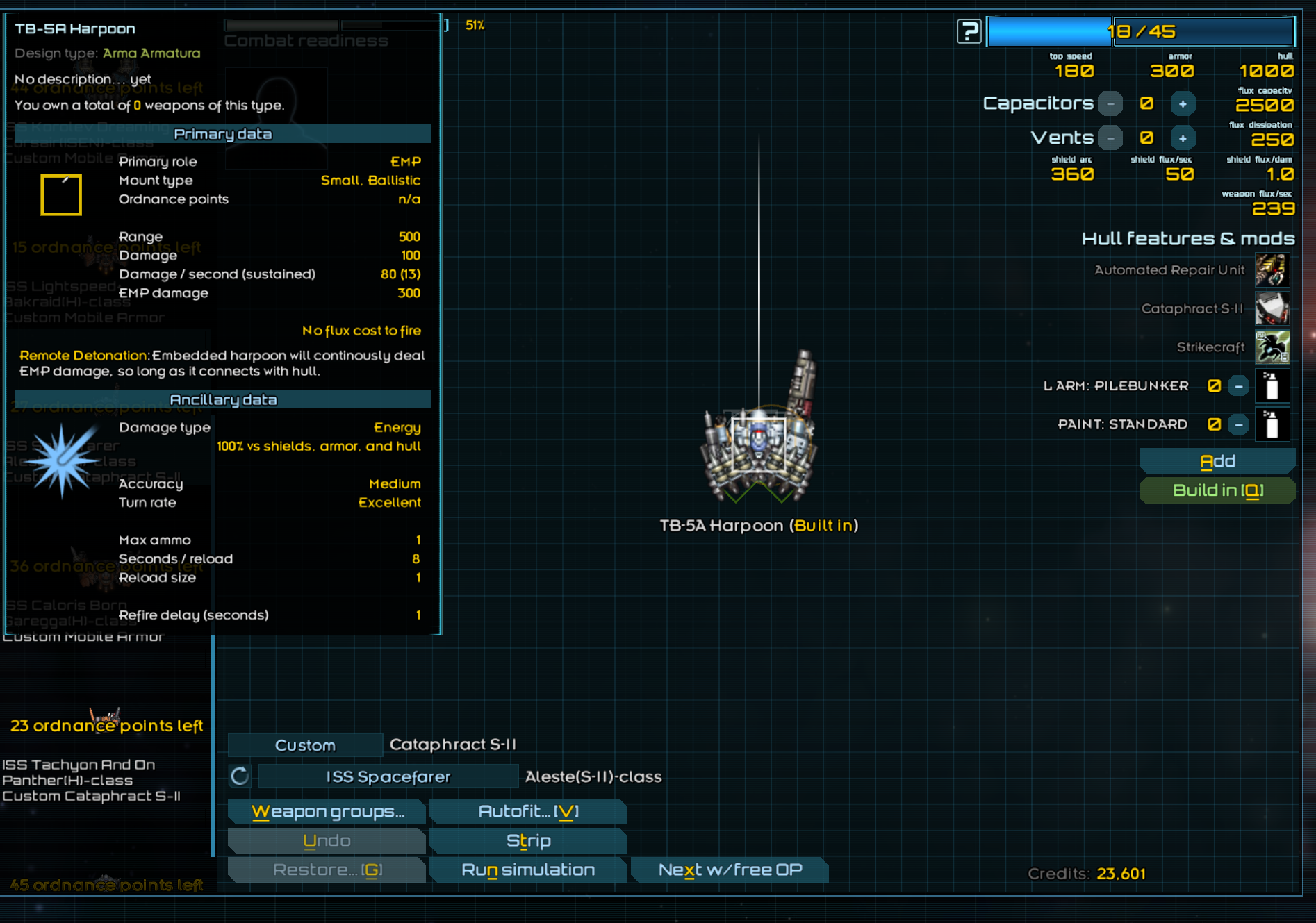Click the Build in hullmod button
1316x923 pixels.
click(1217, 490)
